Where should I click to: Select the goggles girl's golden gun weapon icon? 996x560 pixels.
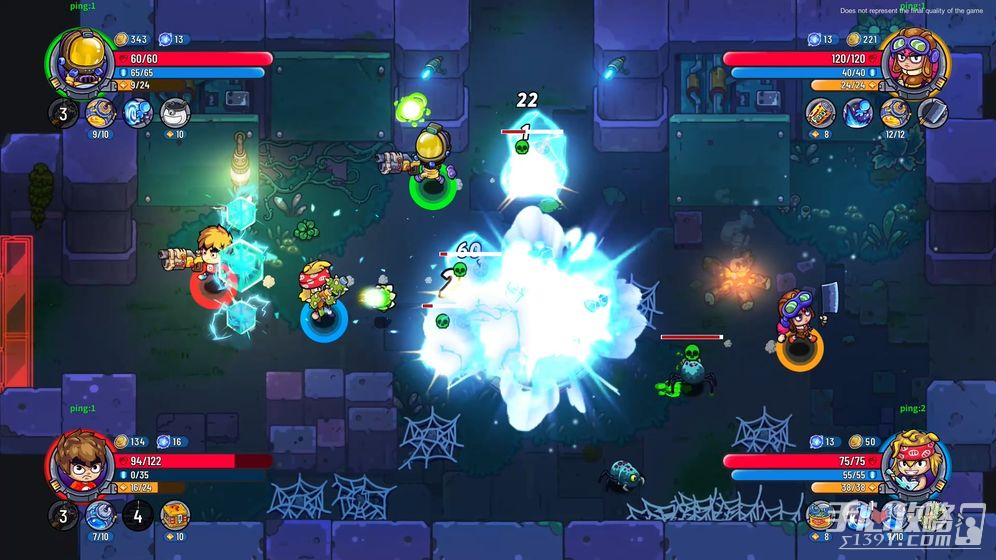click(895, 112)
